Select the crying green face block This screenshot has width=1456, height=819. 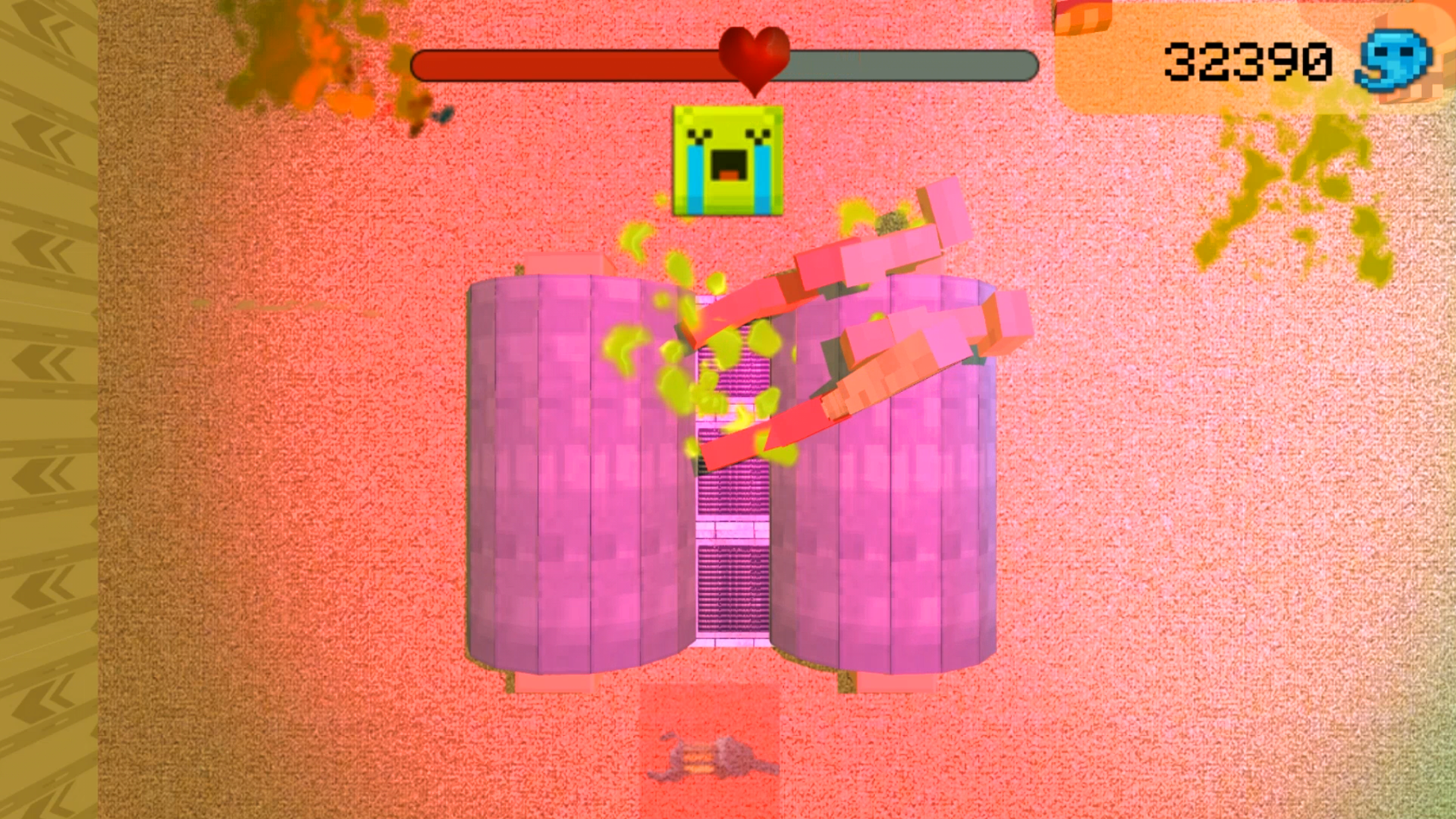point(726,161)
